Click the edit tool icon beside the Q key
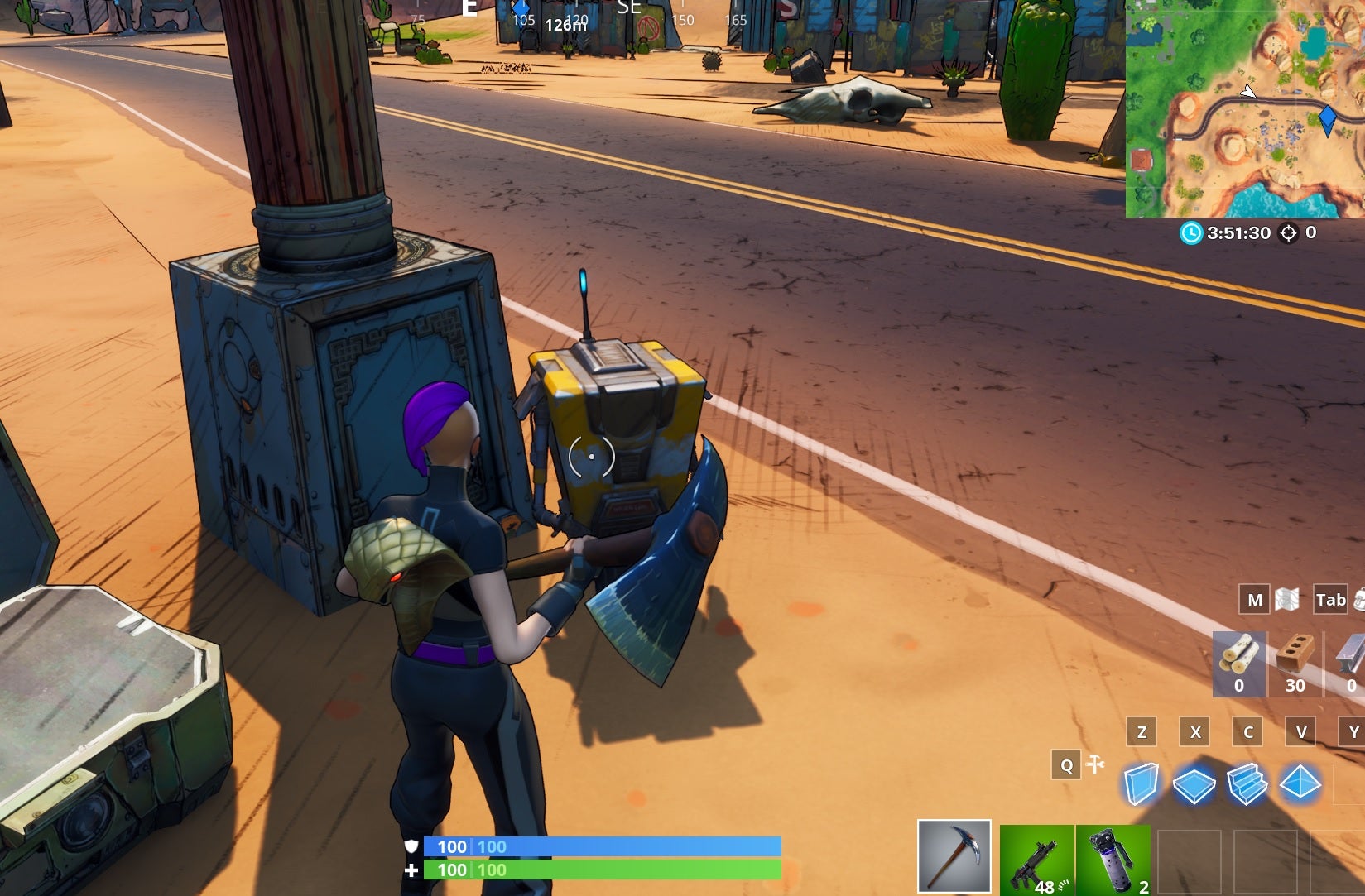1365x896 pixels. click(x=1094, y=765)
